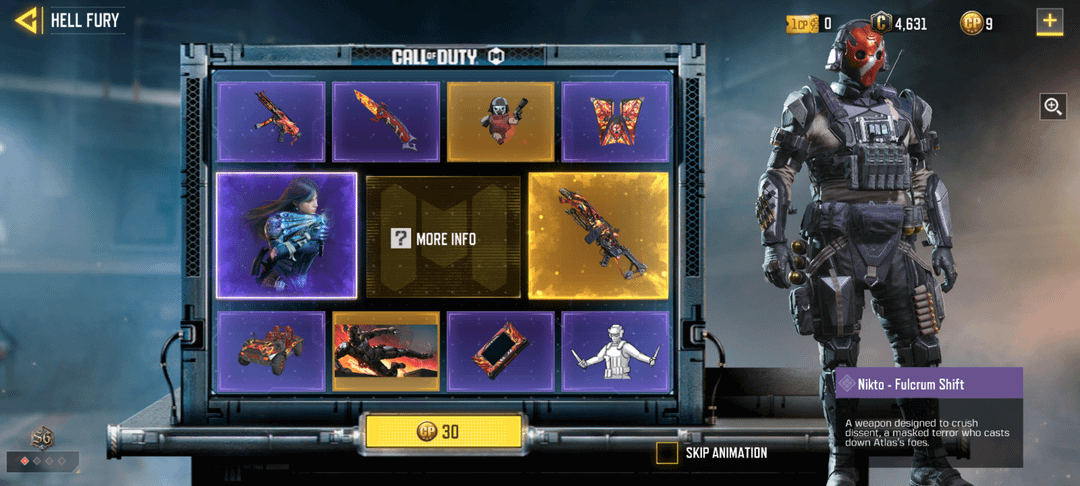
Task: Pick the red calling card tile
Action: click(x=385, y=351)
